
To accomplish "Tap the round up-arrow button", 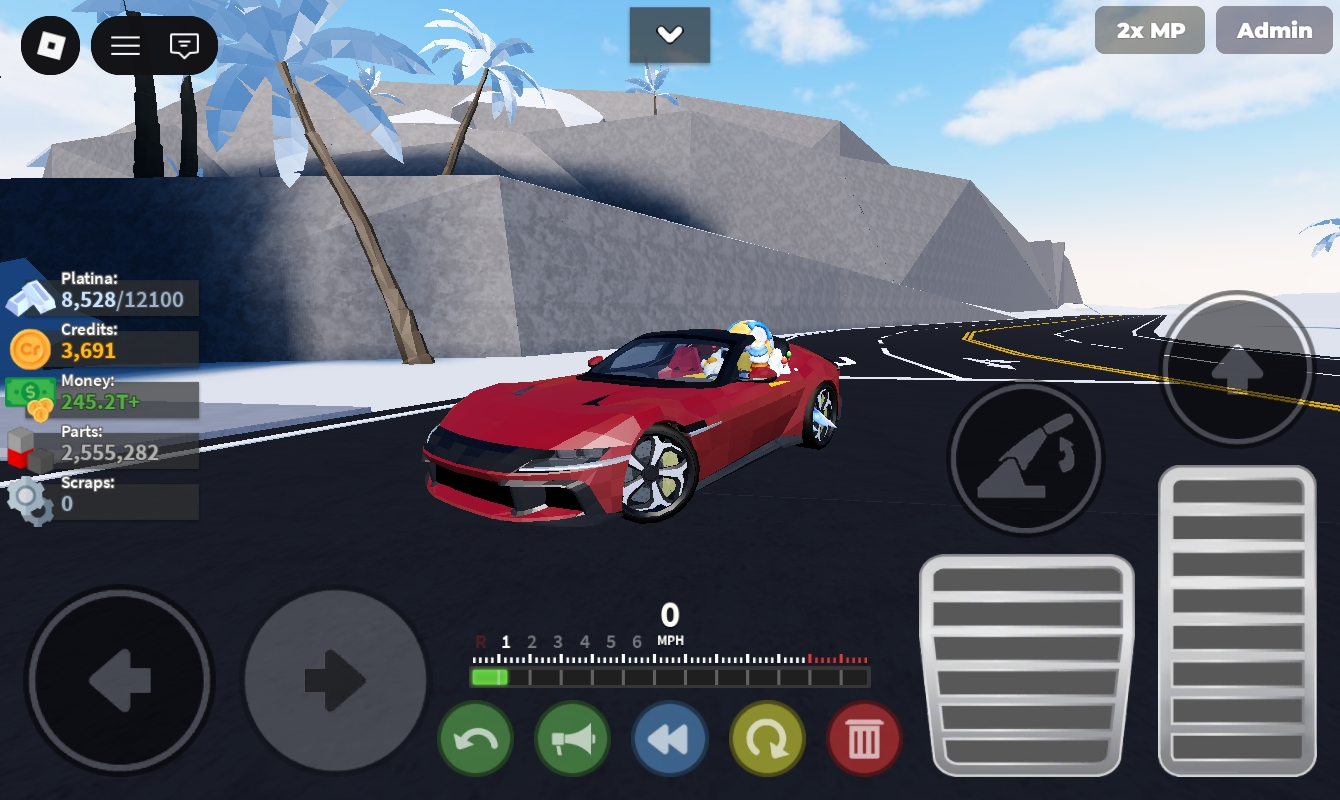I will [x=1237, y=369].
